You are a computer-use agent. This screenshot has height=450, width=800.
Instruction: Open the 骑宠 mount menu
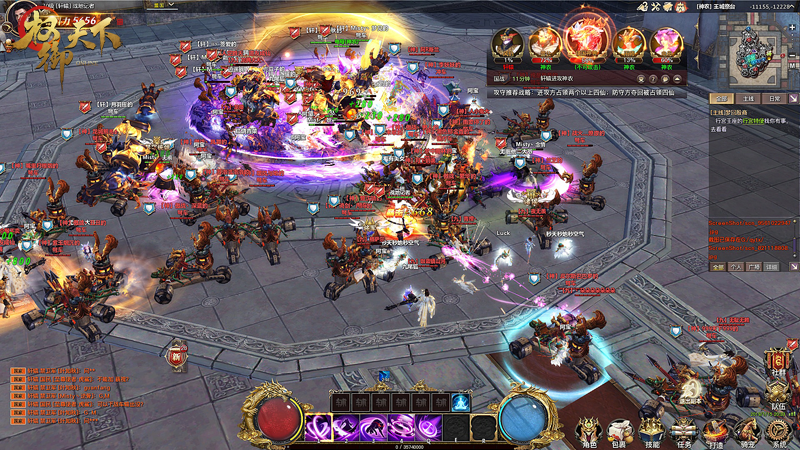(746, 428)
